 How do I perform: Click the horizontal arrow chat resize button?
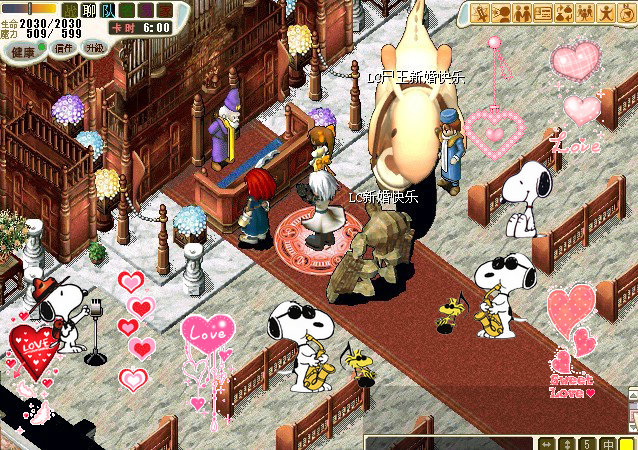(x=547, y=443)
